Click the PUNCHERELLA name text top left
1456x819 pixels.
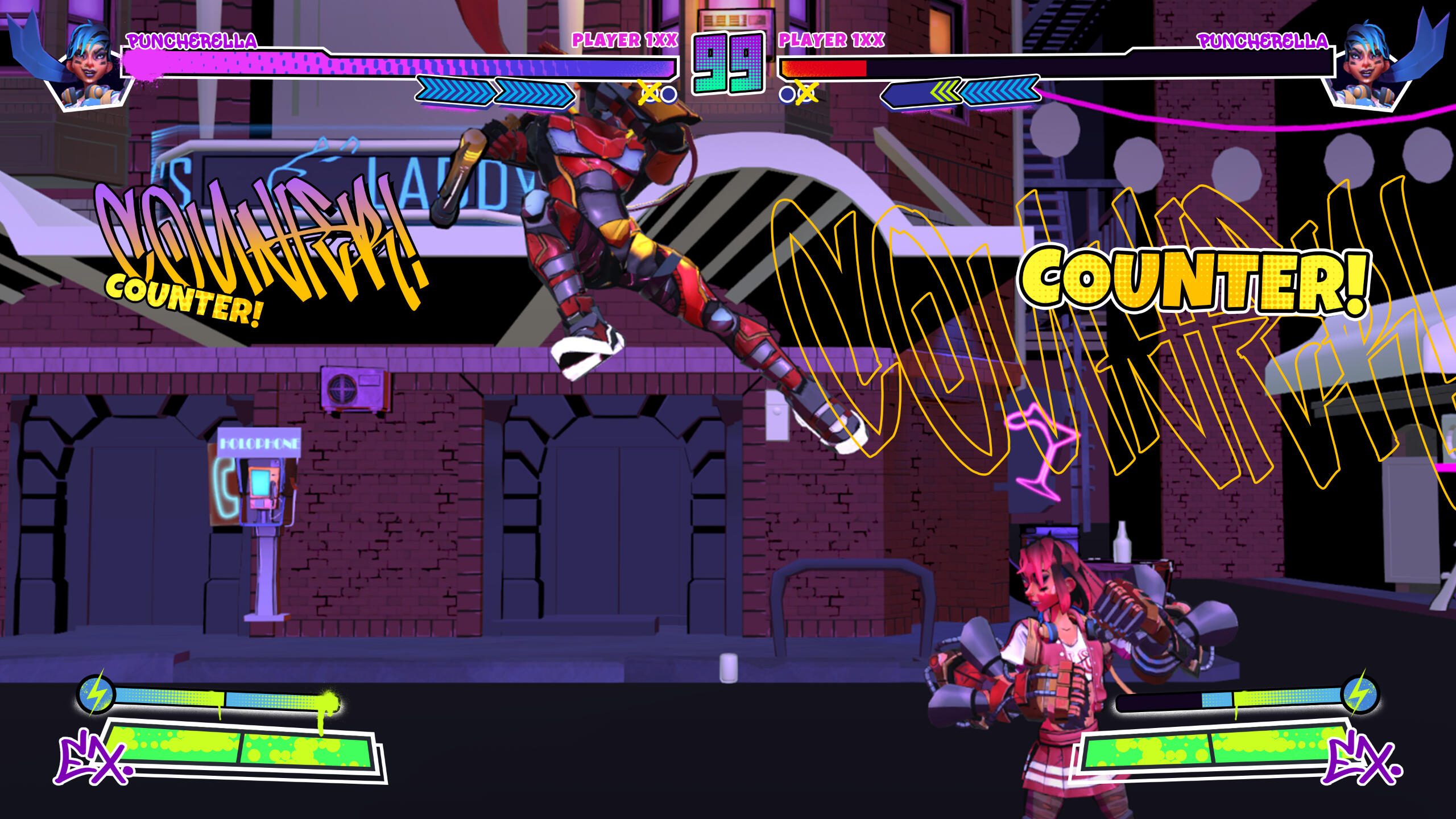[193, 40]
